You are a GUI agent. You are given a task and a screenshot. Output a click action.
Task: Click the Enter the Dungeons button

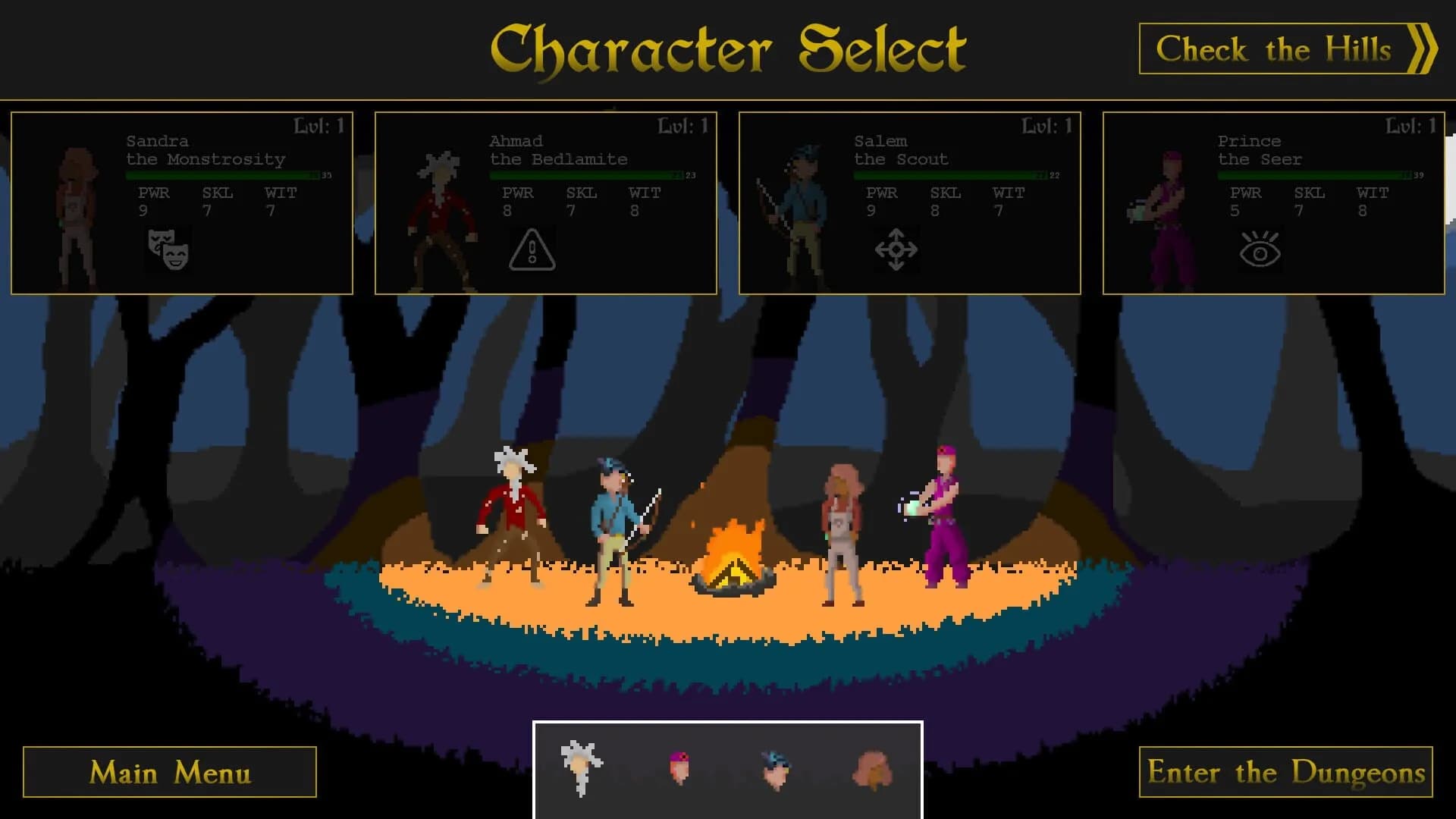1285,772
